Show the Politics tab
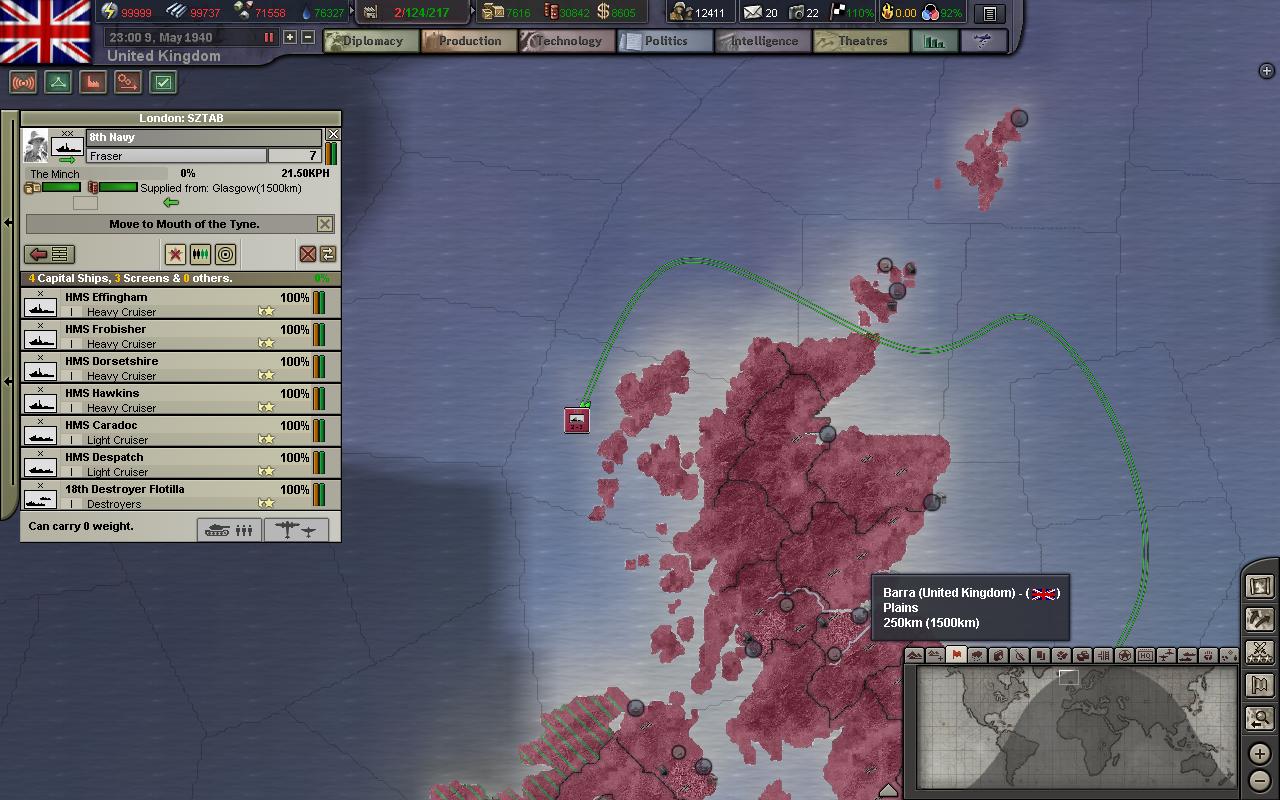Screen dimensions: 1280x800 click(x=664, y=41)
